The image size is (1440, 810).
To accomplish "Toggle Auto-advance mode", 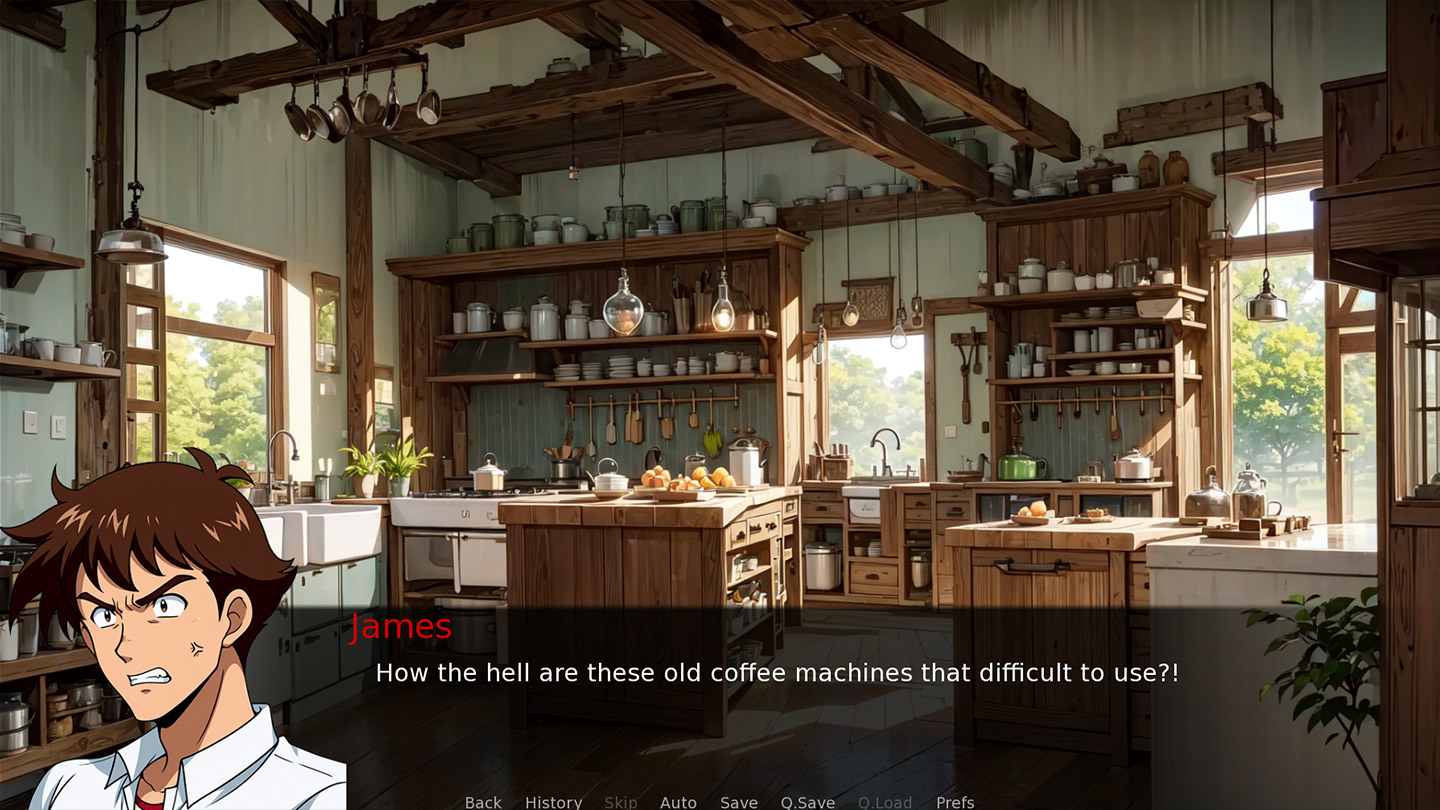I will click(x=678, y=802).
